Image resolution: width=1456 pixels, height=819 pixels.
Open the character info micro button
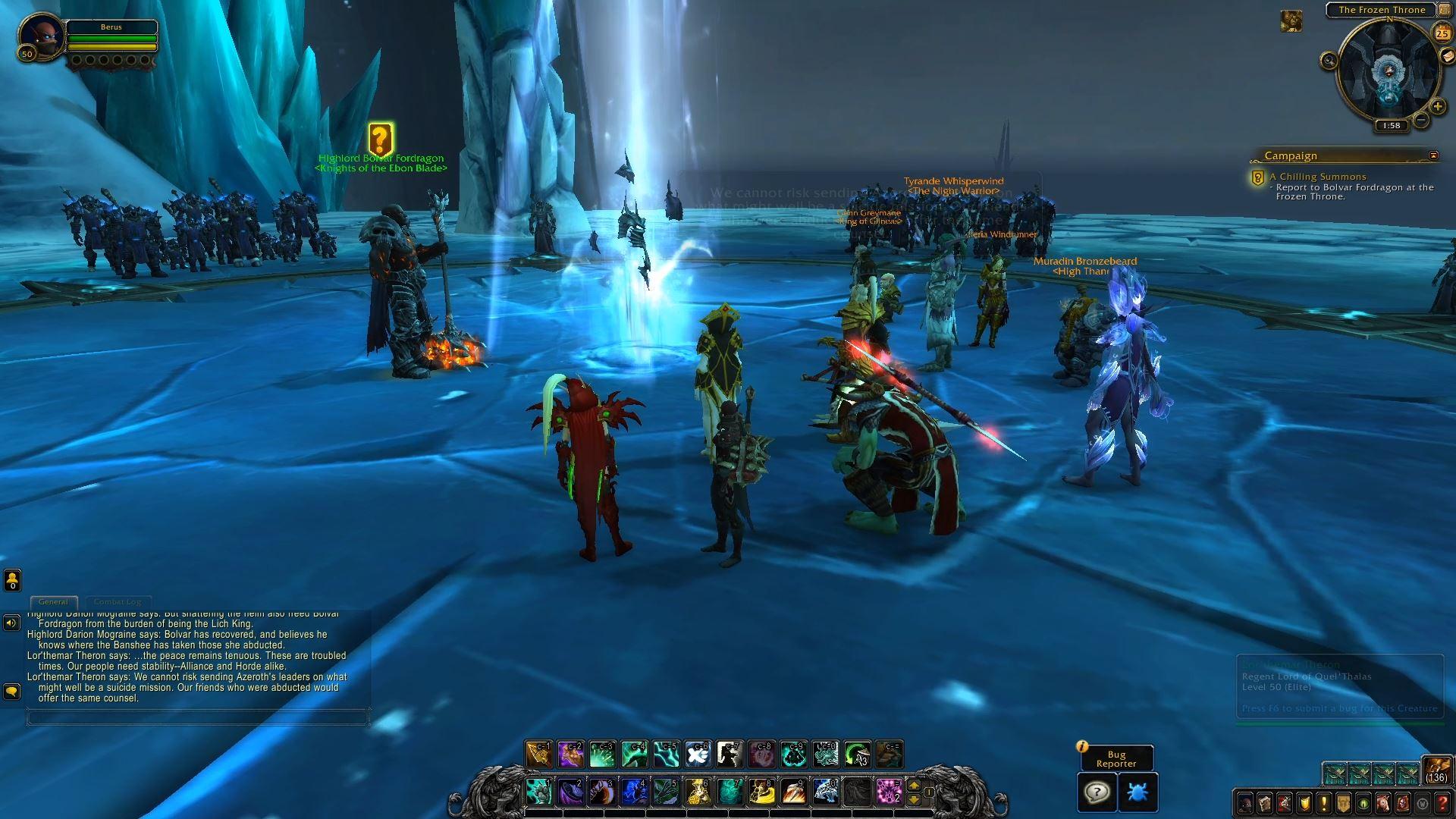coord(1245,803)
